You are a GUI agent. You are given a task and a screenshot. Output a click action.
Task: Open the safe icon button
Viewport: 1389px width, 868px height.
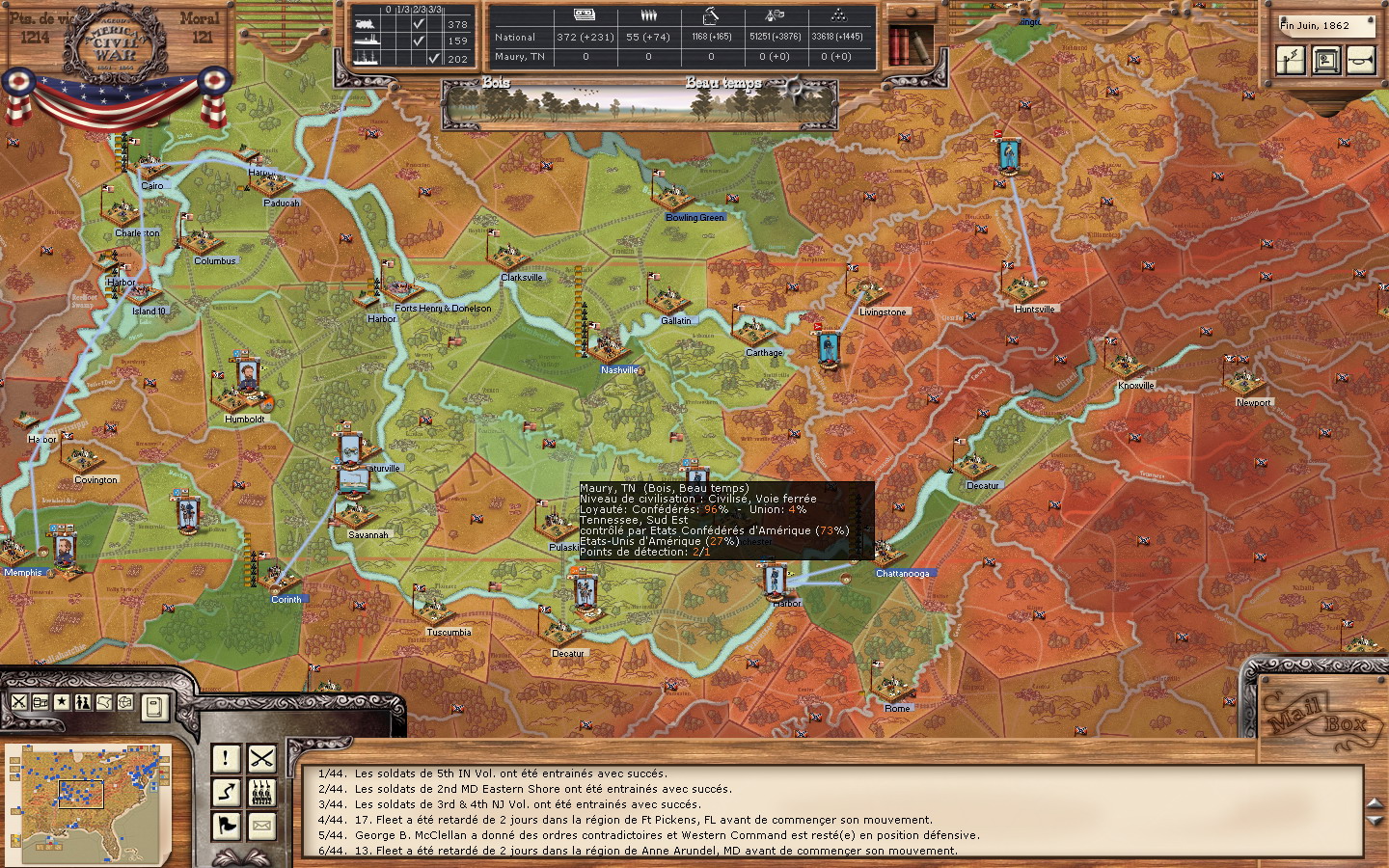[1326, 60]
